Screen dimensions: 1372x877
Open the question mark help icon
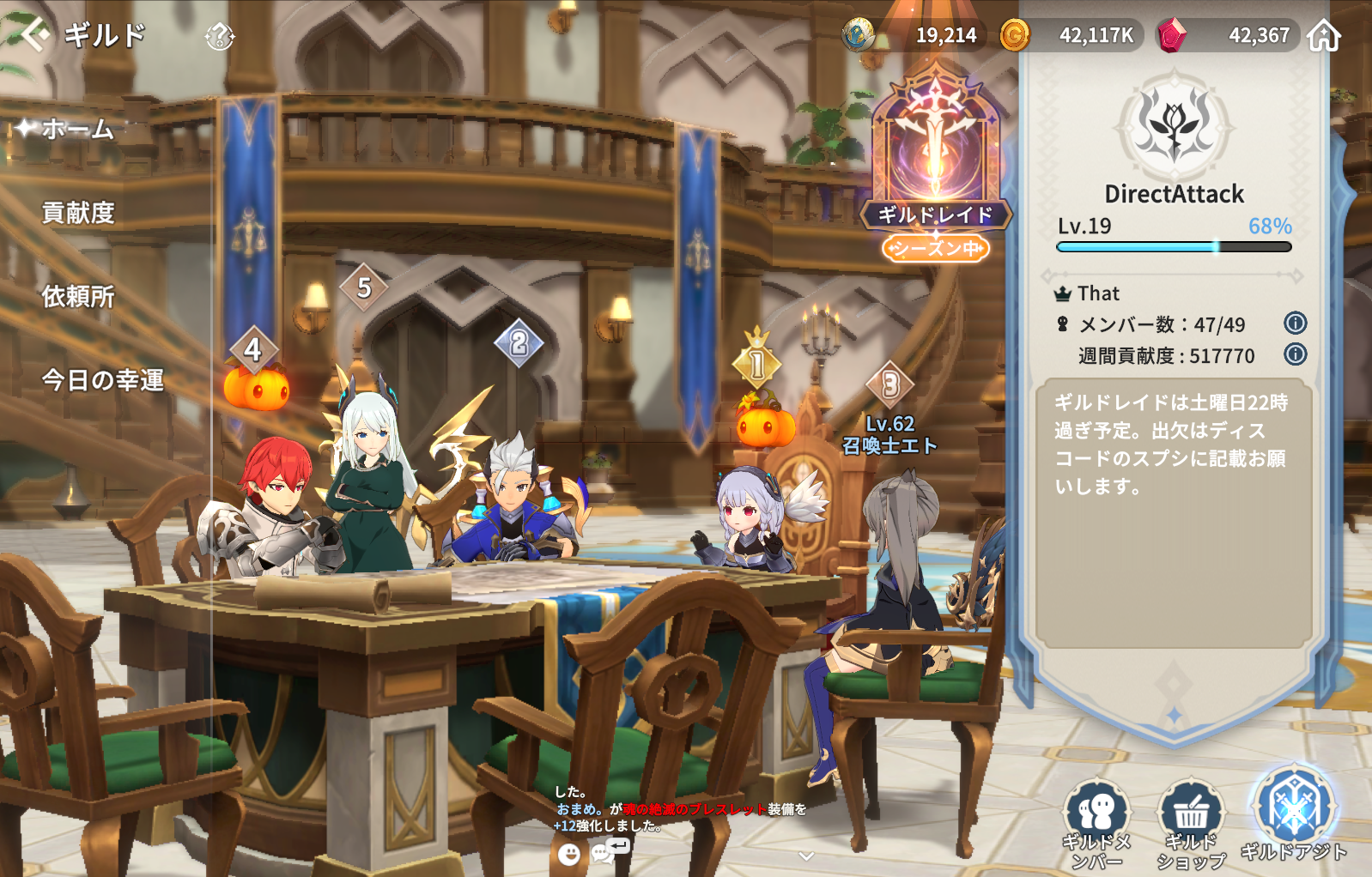220,36
